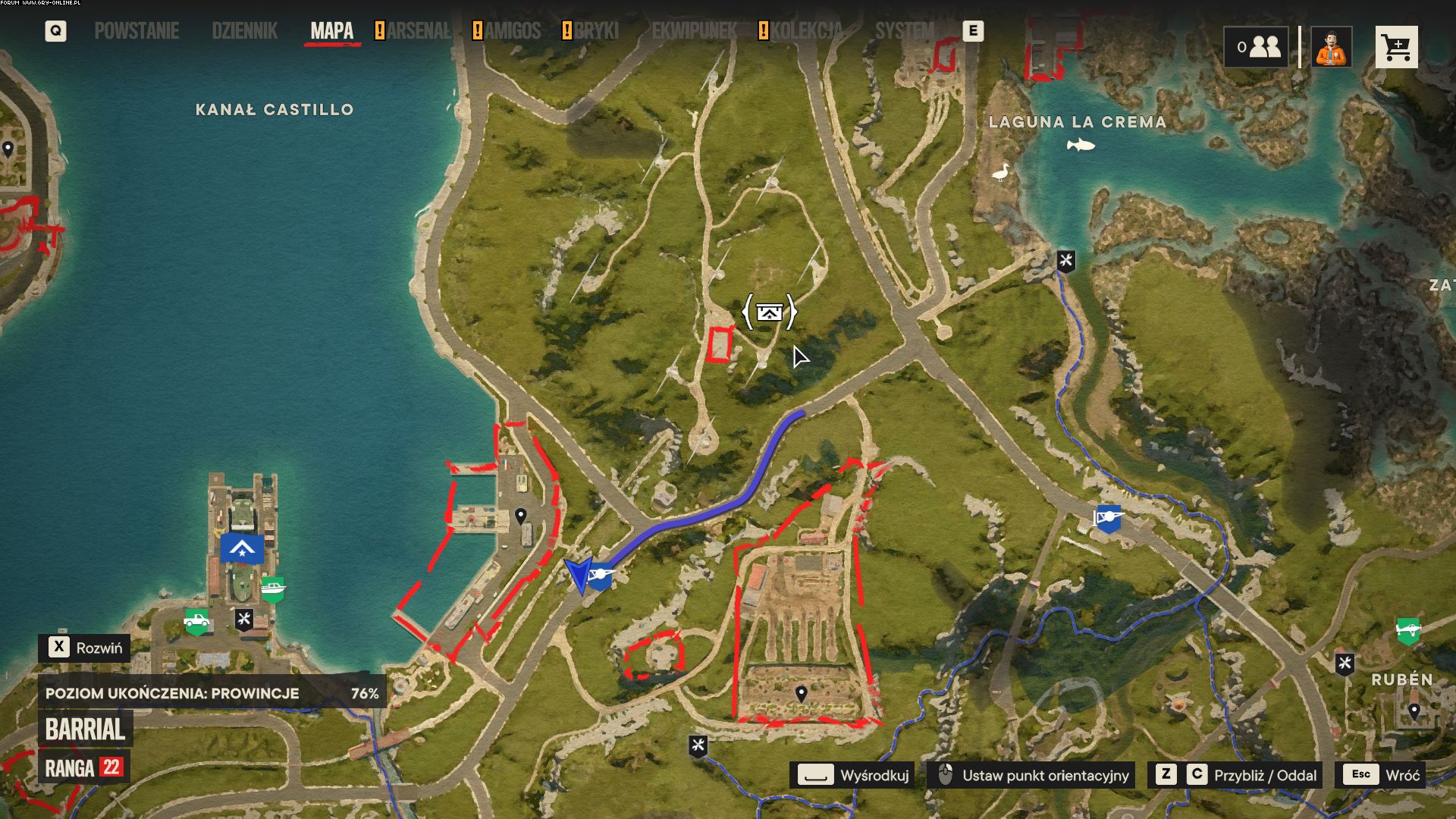Open the Bryki vehicles tab
Screen dimensions: 1456x819
pyautogui.click(x=596, y=31)
